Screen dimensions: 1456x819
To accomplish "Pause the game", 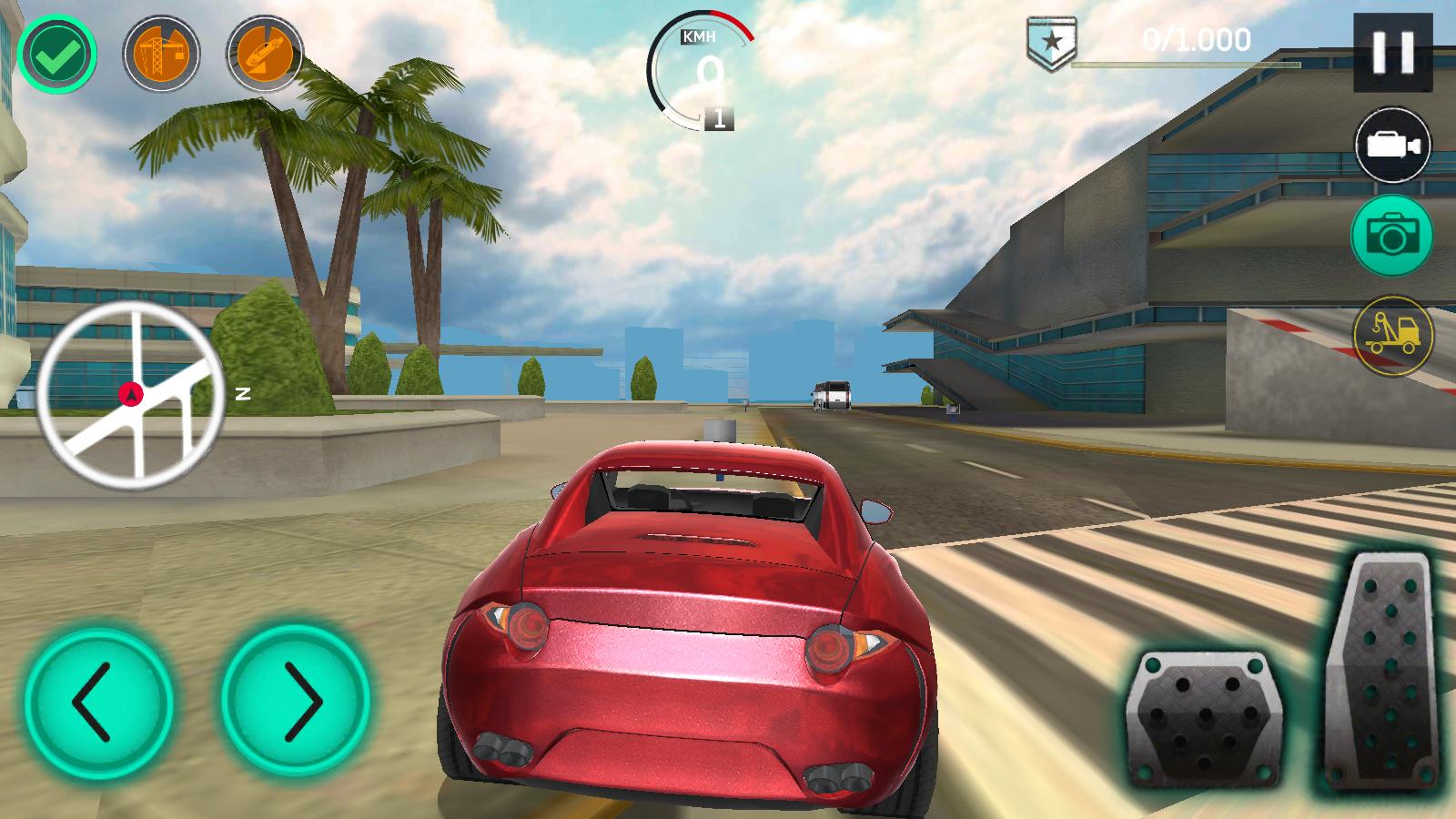I will (x=1392, y=53).
